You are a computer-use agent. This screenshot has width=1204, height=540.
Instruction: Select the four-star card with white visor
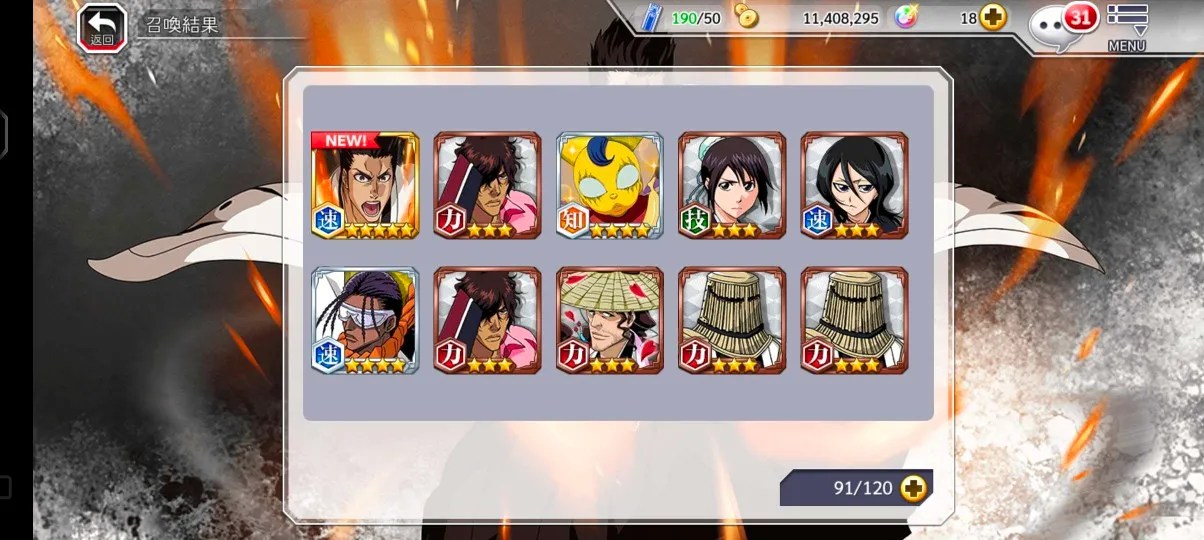pos(365,320)
